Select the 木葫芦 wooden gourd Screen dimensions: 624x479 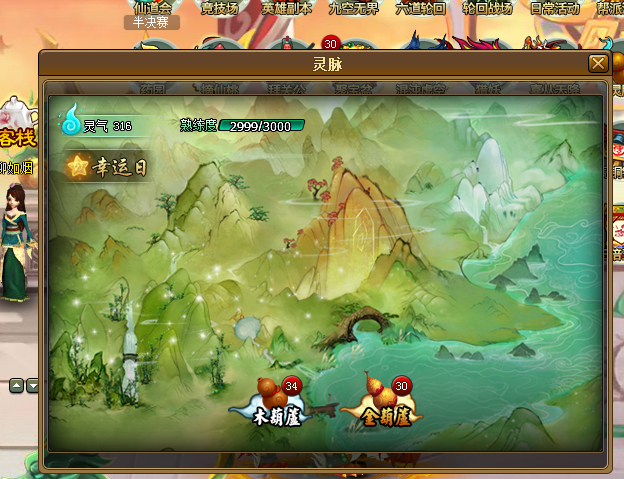click(x=271, y=402)
